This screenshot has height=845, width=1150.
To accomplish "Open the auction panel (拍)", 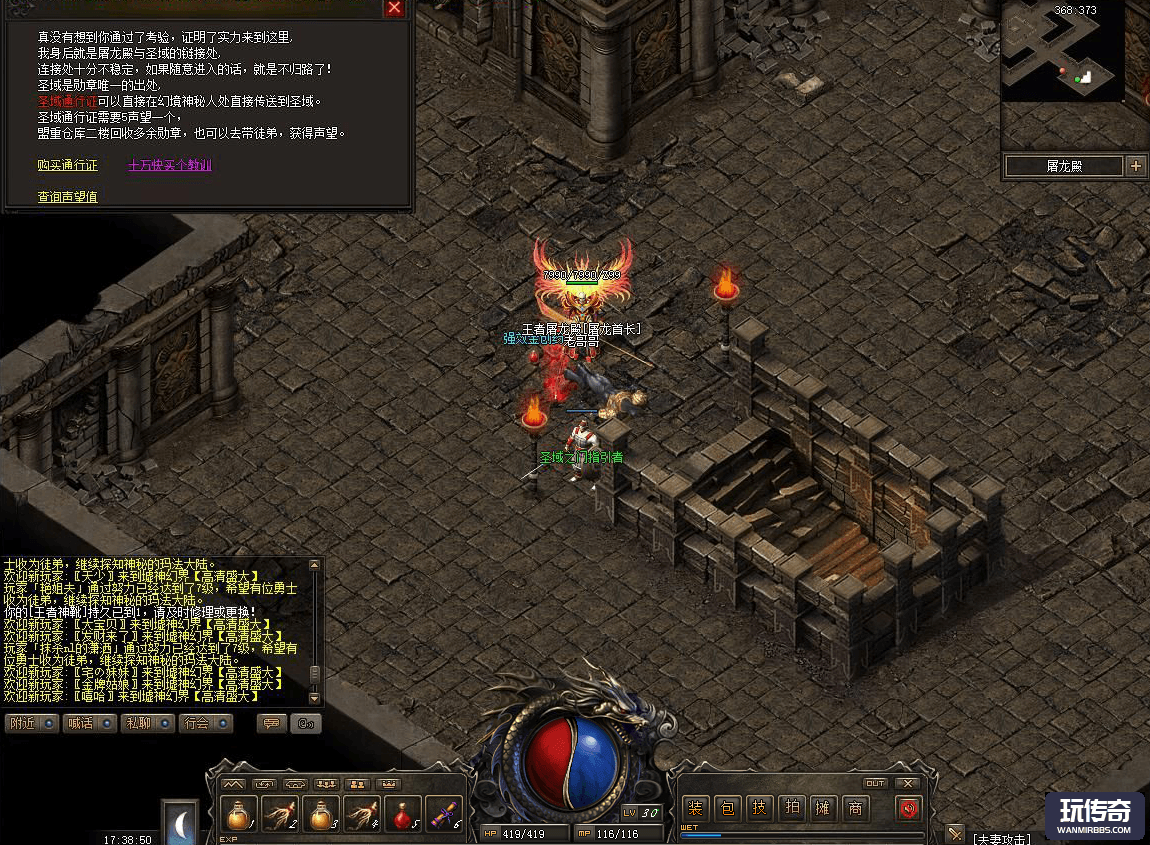I will coord(791,808).
